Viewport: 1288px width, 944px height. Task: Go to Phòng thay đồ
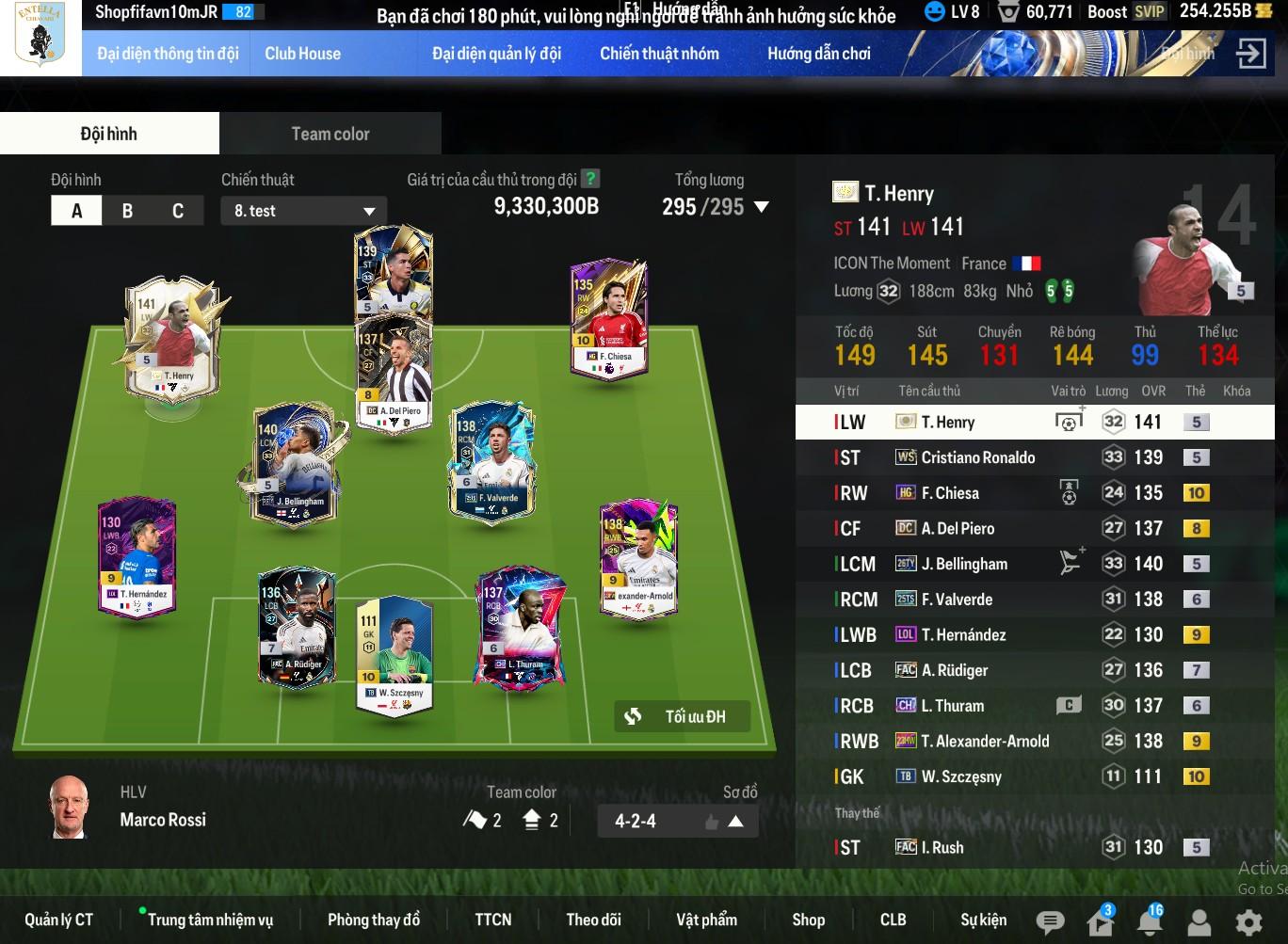(374, 920)
